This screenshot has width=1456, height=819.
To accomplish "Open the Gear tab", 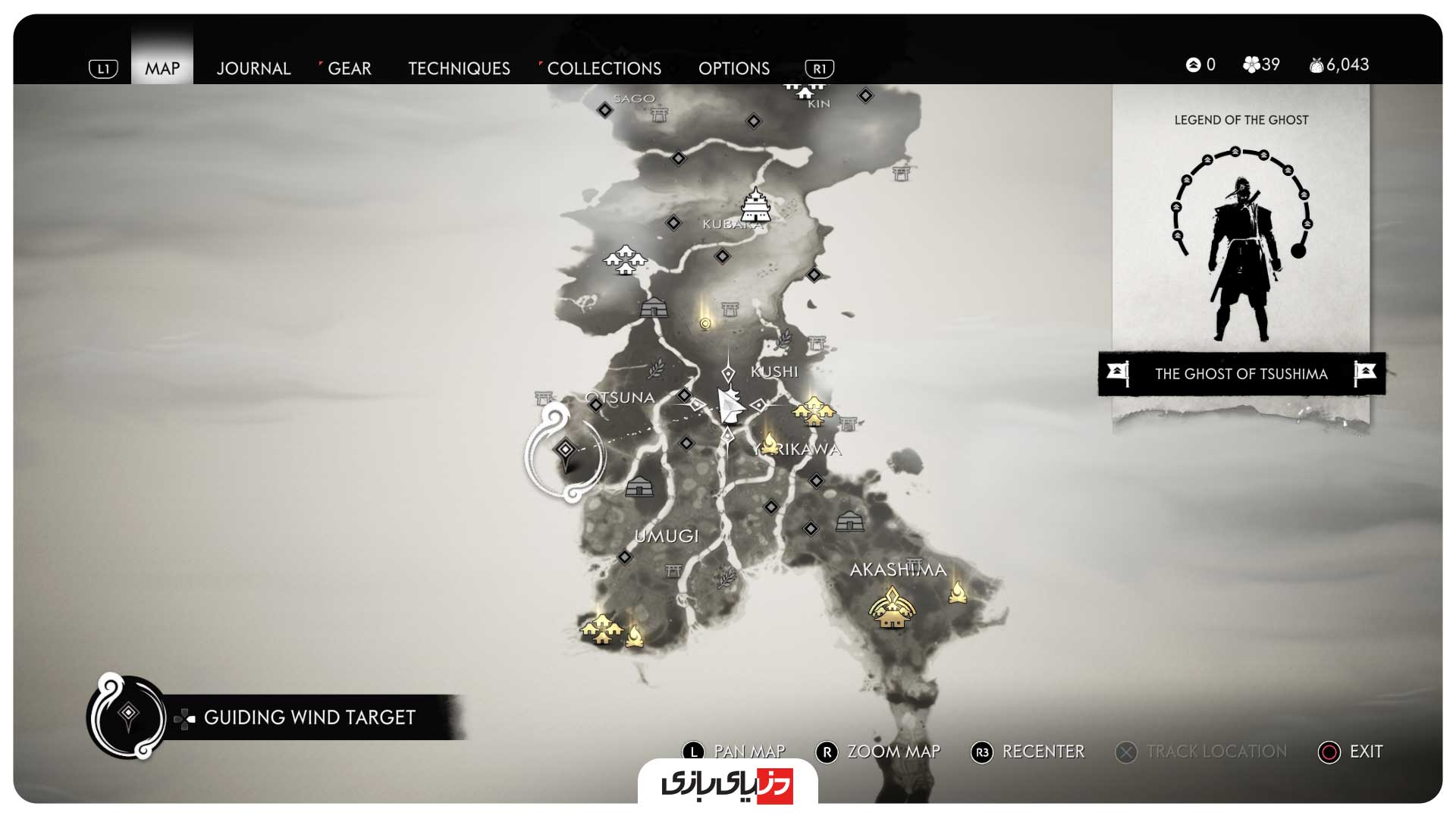I will 349,68.
